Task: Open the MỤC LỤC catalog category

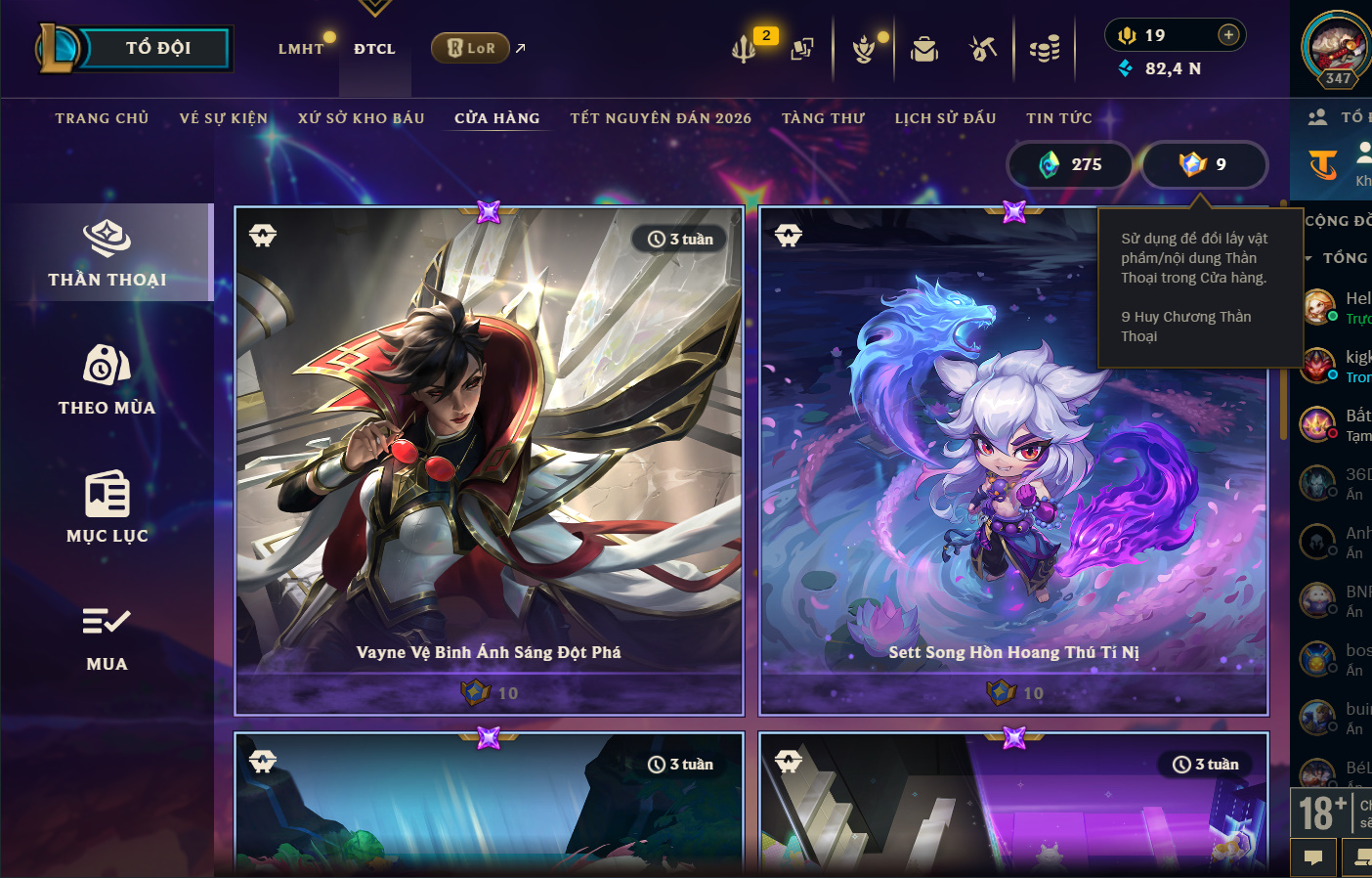Action: tap(107, 508)
